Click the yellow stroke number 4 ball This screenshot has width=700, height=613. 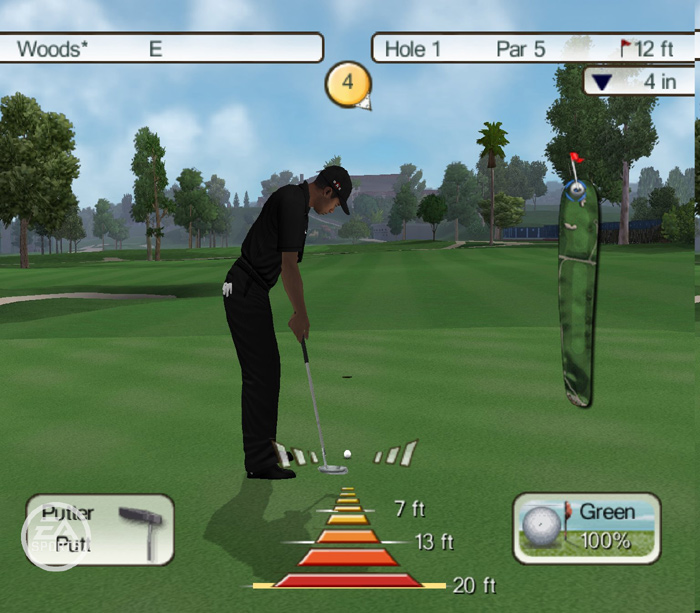click(347, 83)
